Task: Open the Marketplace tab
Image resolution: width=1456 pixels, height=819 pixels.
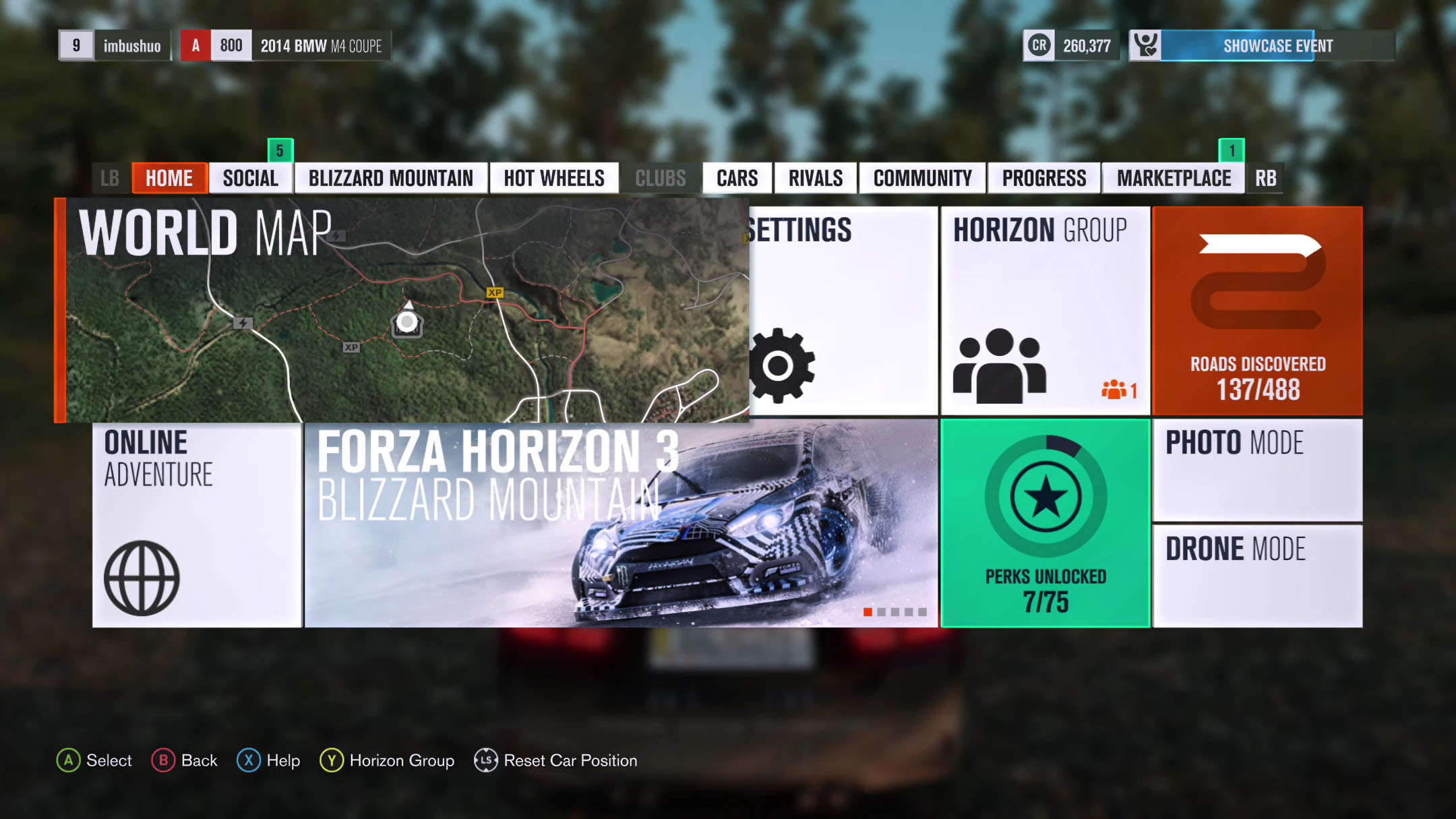Action: click(1173, 179)
